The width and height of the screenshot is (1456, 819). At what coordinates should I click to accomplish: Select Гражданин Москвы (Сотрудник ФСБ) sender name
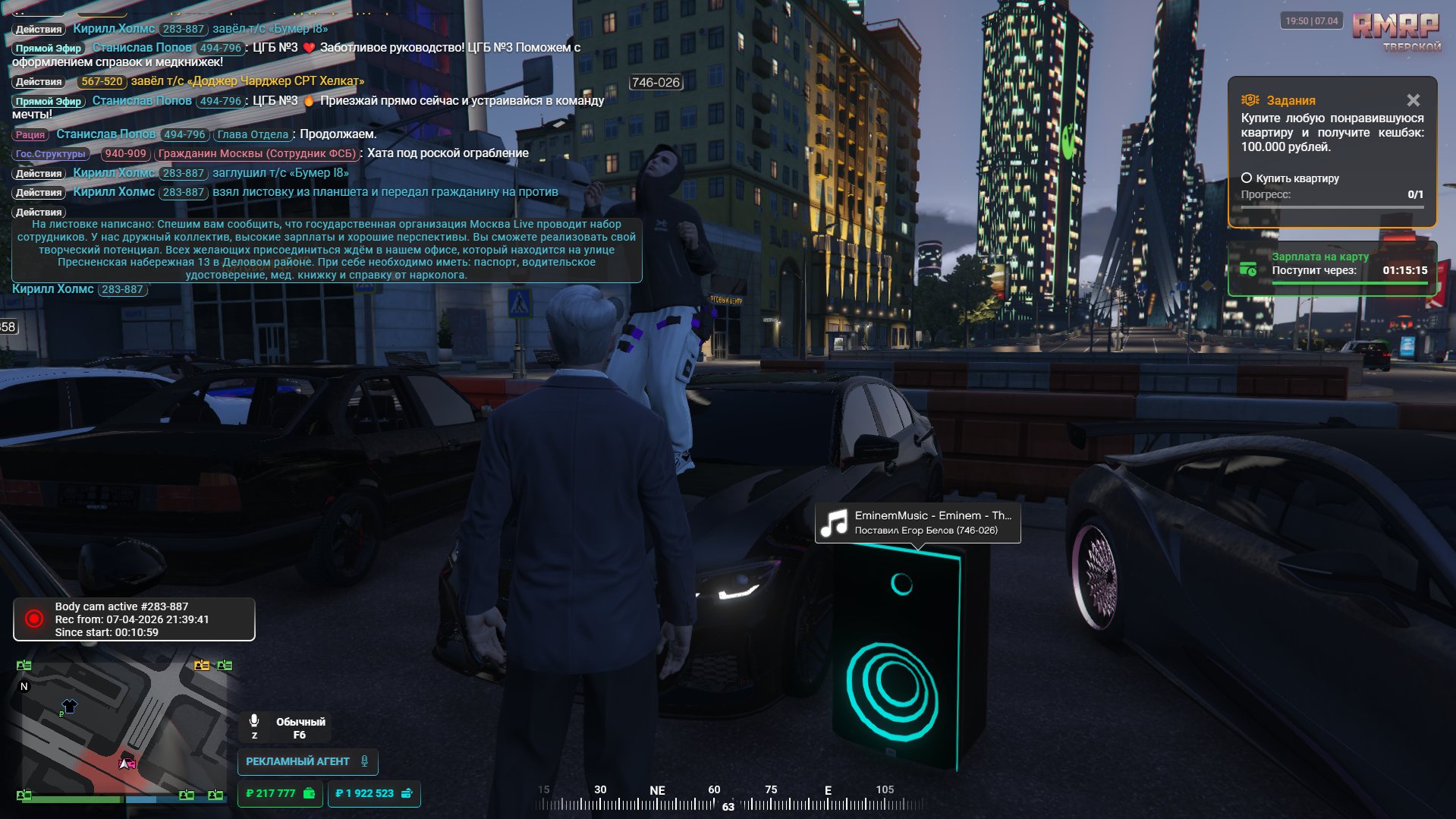[256, 154]
